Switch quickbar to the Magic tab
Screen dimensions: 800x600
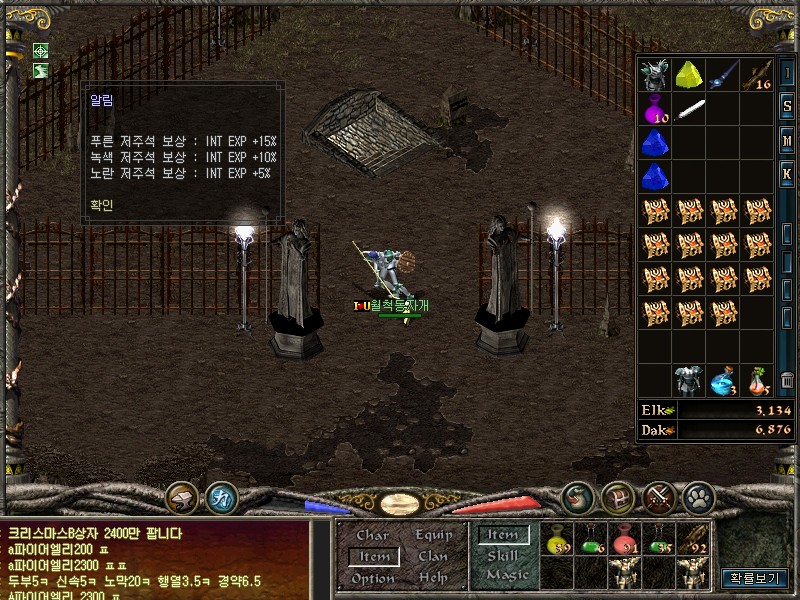(x=506, y=575)
